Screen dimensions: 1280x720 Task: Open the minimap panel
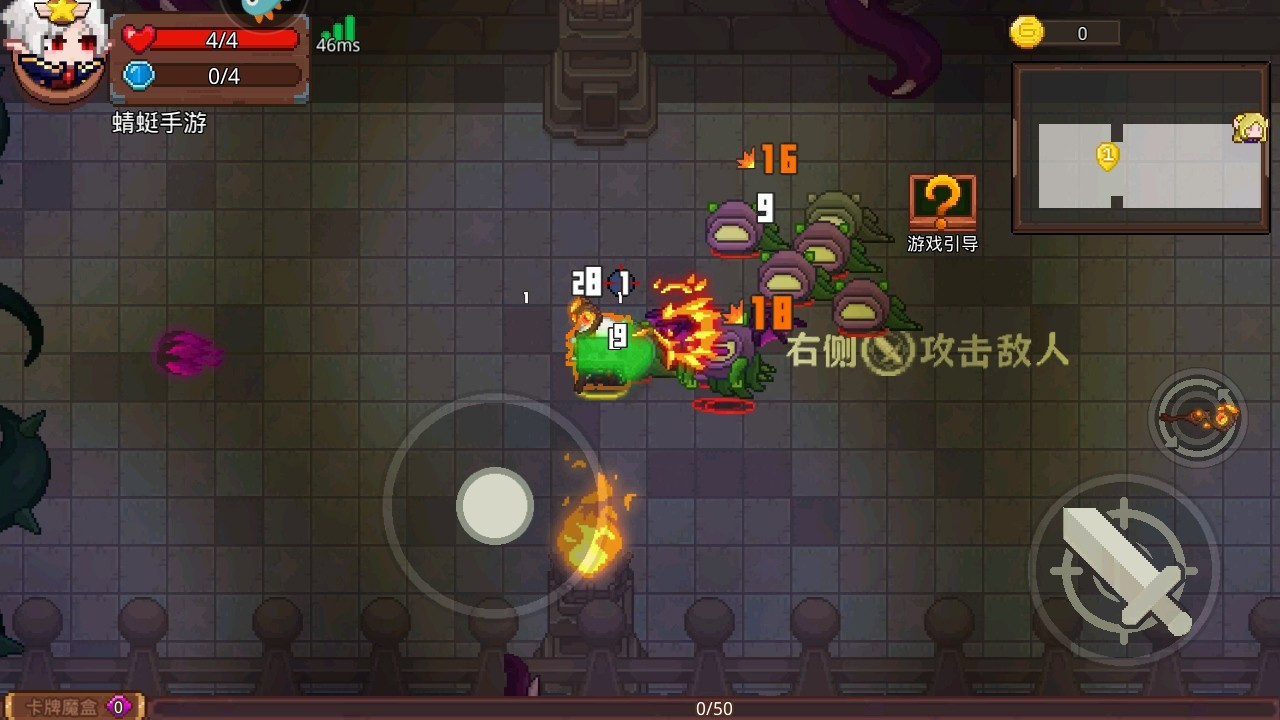tap(1140, 146)
